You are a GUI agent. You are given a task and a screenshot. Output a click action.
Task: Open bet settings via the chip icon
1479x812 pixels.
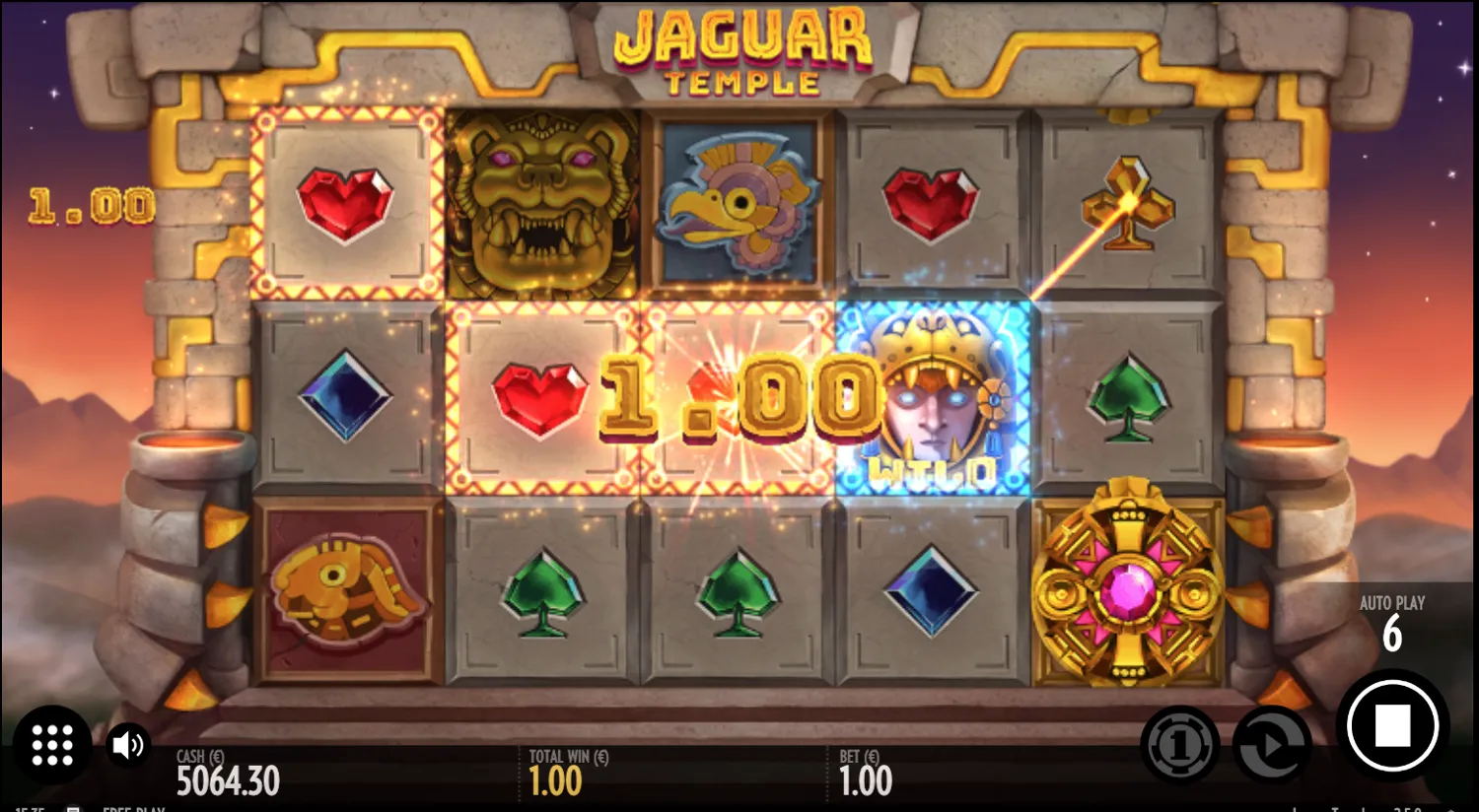click(1177, 745)
